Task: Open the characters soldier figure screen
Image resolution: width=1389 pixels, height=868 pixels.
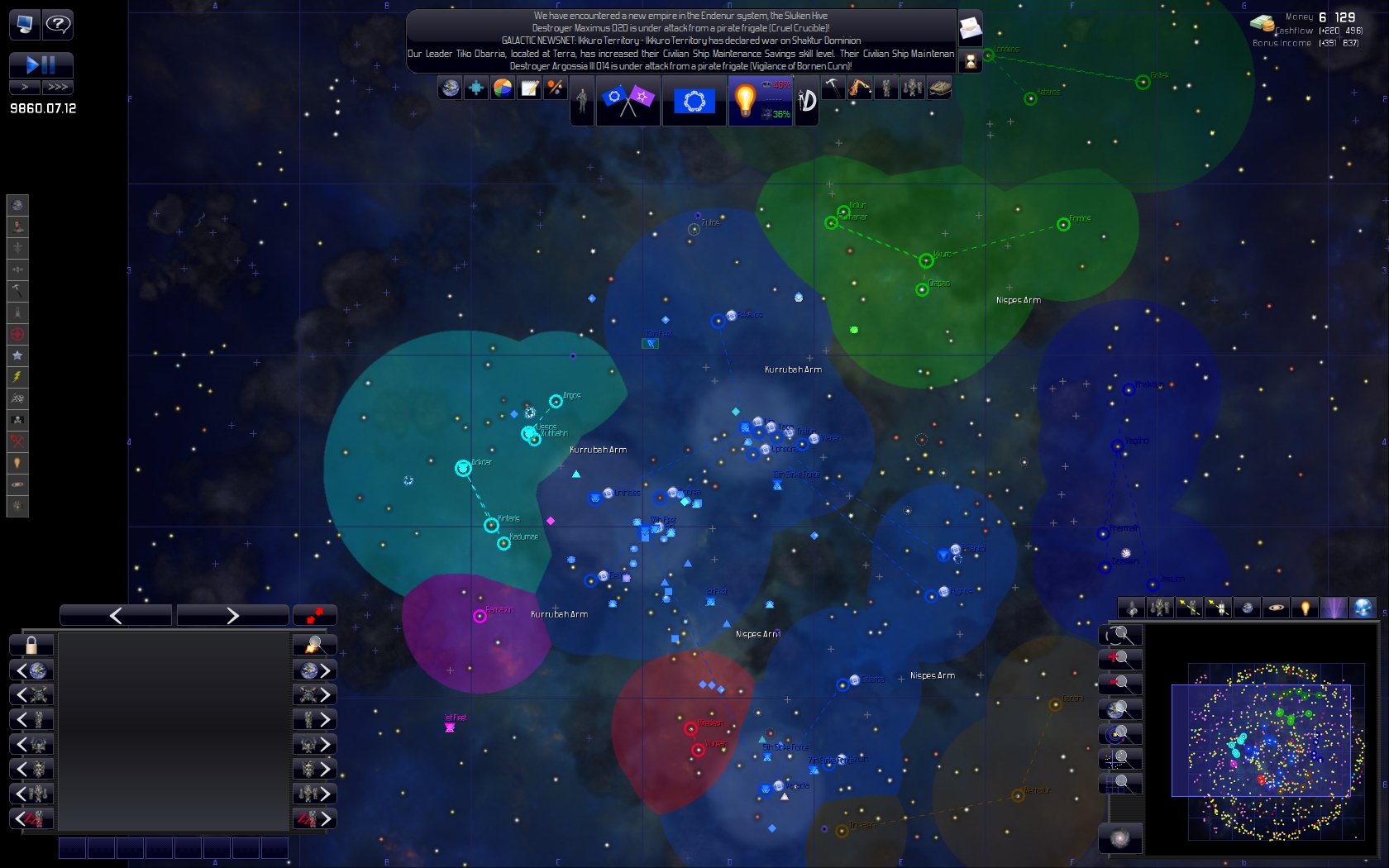Action: 582,101
